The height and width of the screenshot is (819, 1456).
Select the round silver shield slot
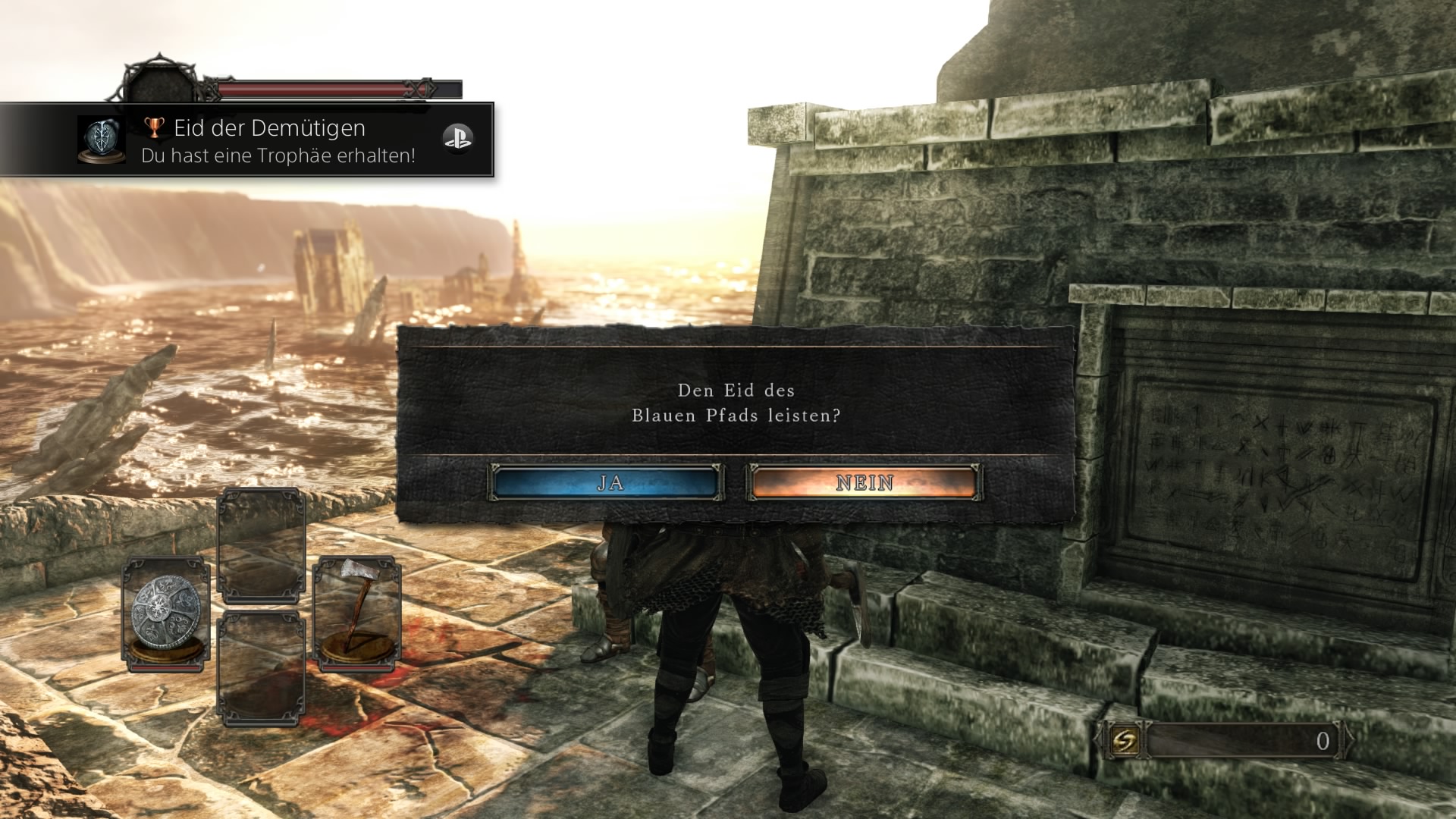[x=167, y=614]
